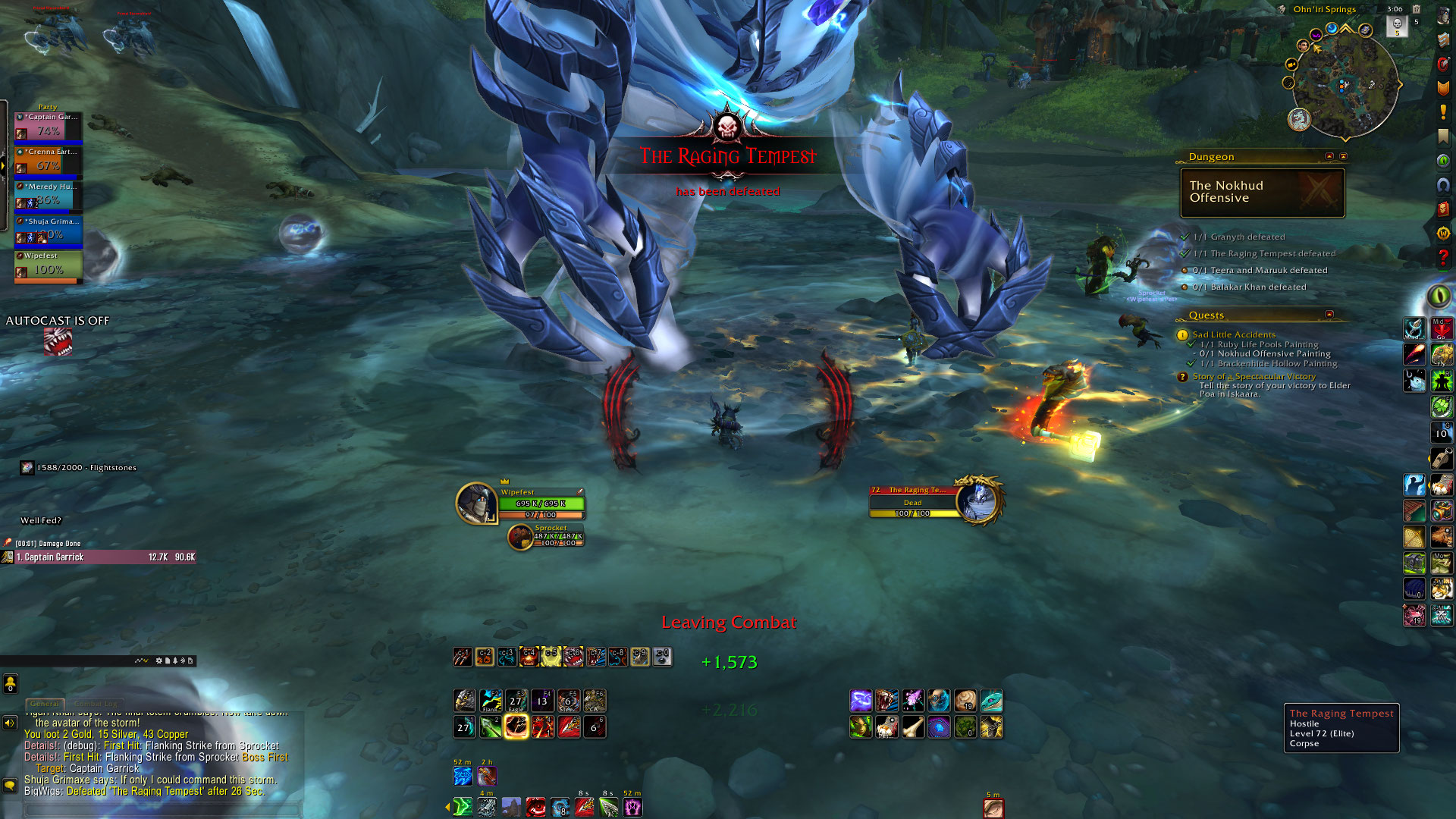
Task: Toggle the pet bite autocast icon
Action: coord(58,342)
